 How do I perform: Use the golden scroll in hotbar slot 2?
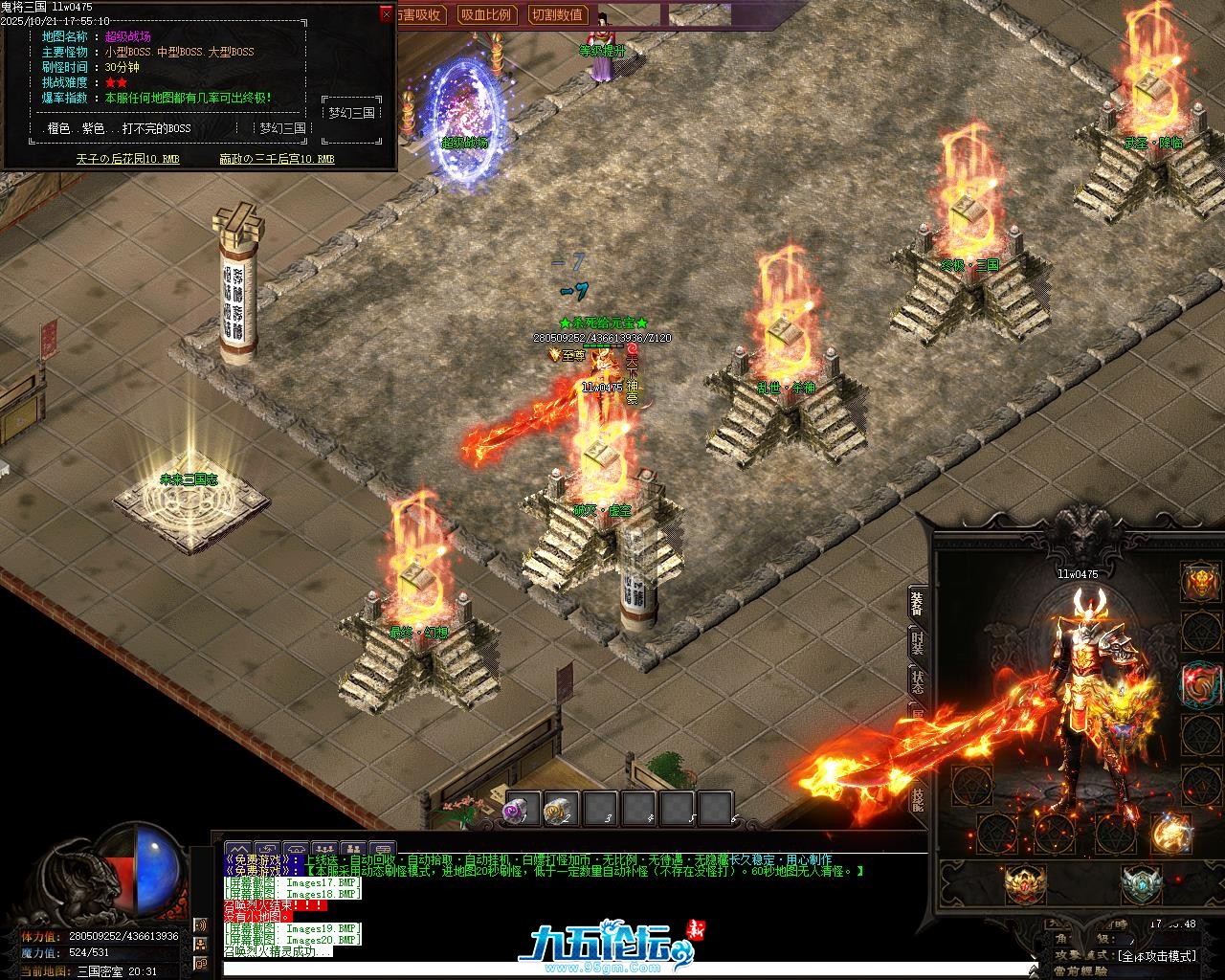coord(561,811)
